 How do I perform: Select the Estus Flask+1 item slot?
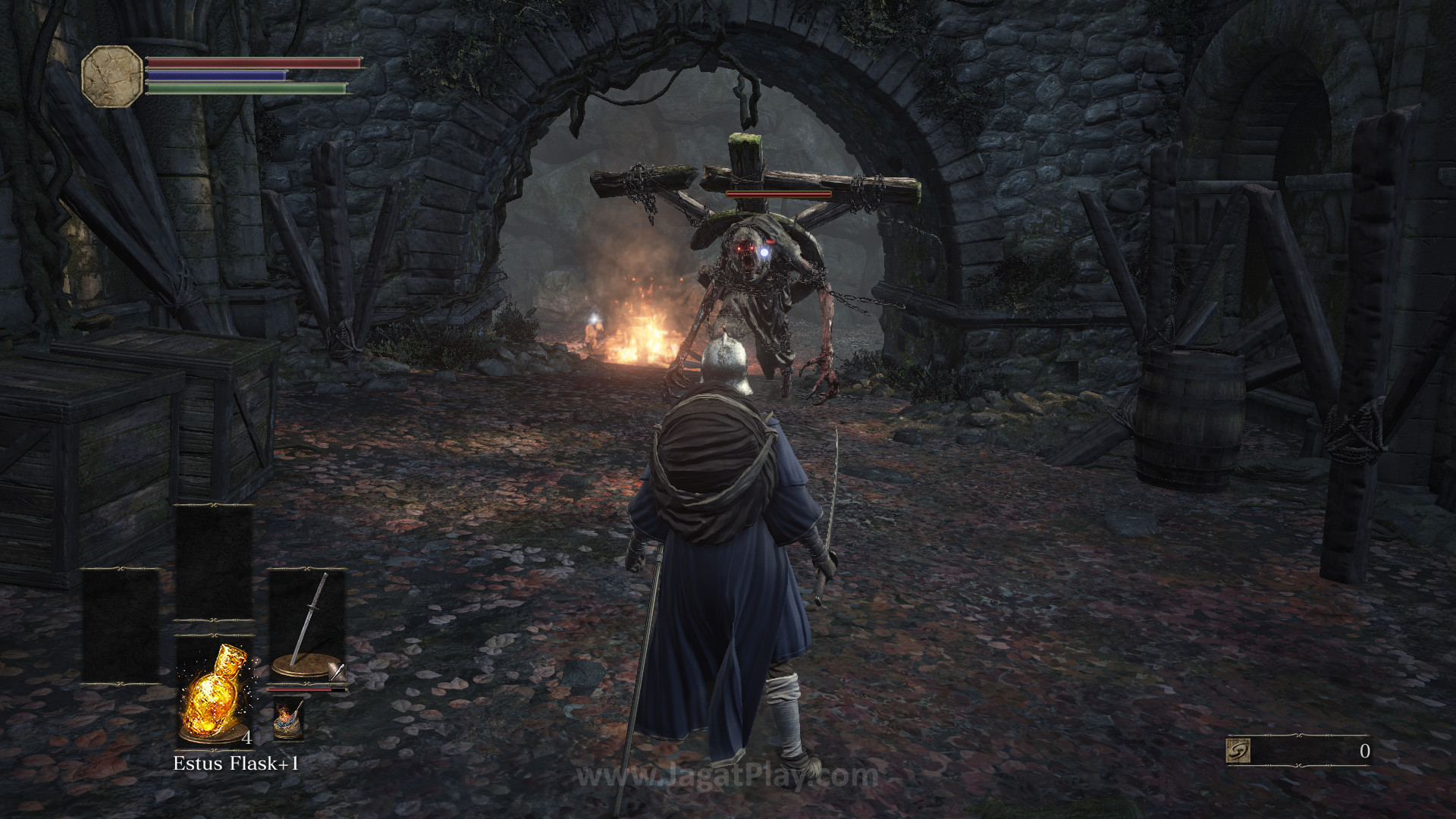coord(215,692)
